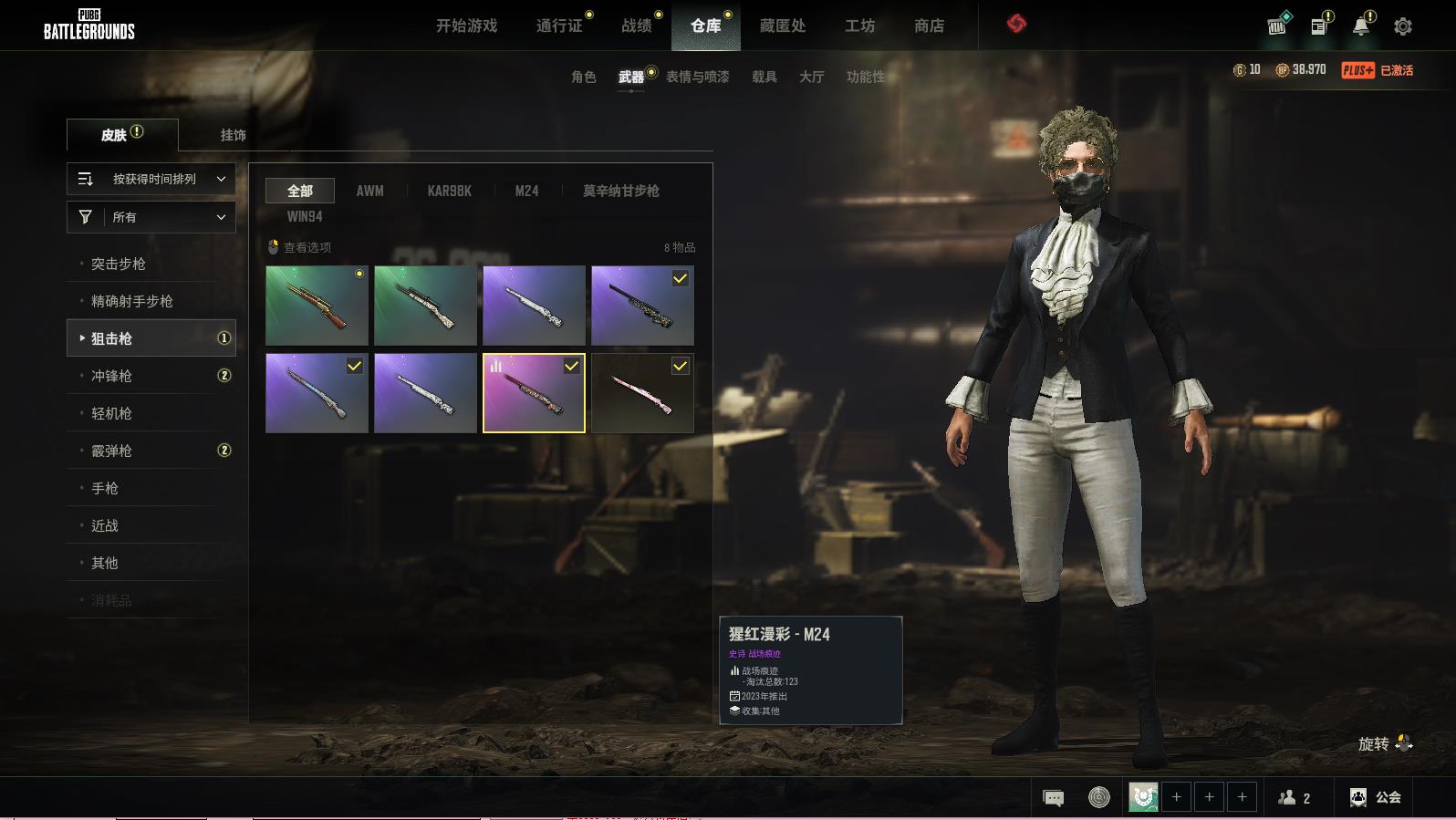Open the 表情与喷漆 sub-tab

click(697, 77)
